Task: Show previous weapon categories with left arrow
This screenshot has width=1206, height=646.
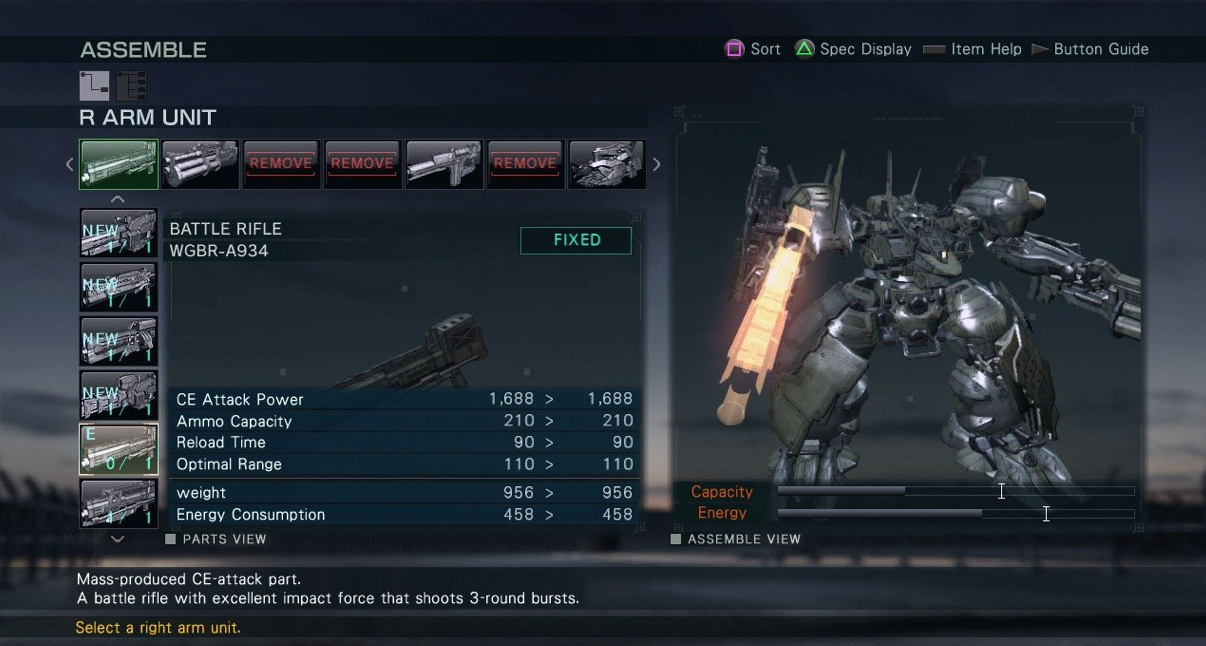Action: click(69, 164)
